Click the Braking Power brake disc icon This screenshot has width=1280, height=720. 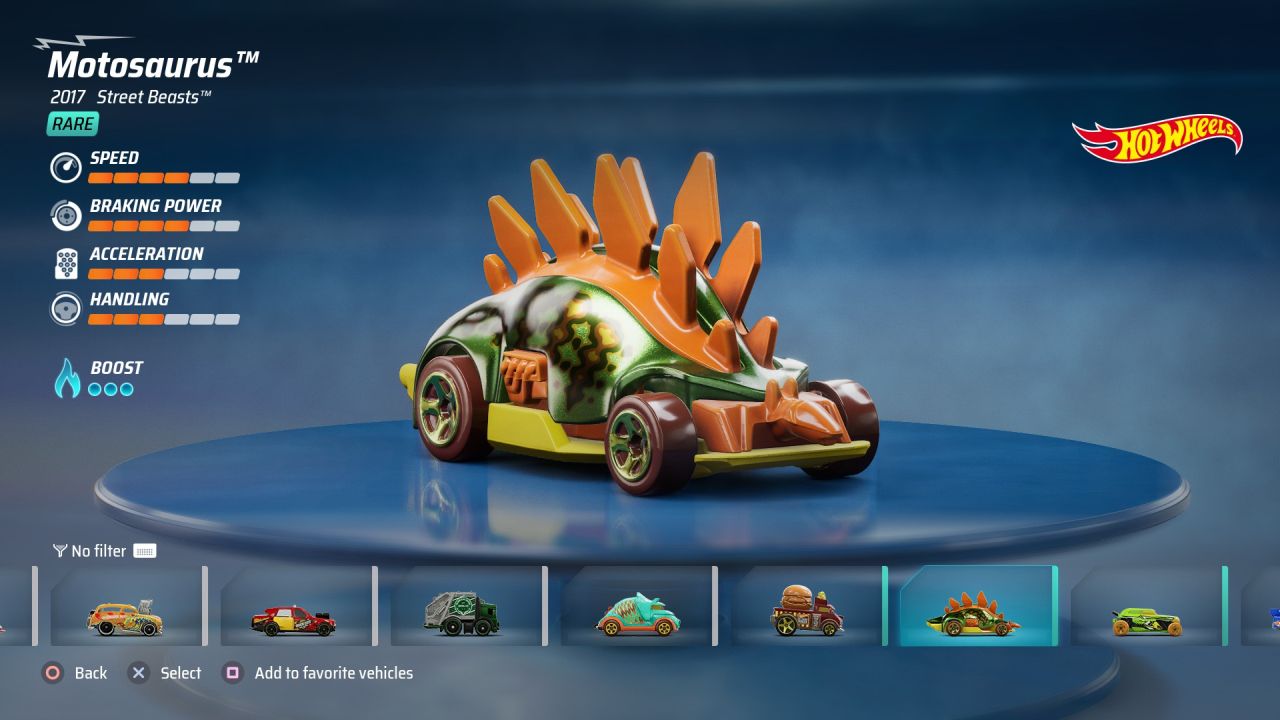tap(65, 215)
